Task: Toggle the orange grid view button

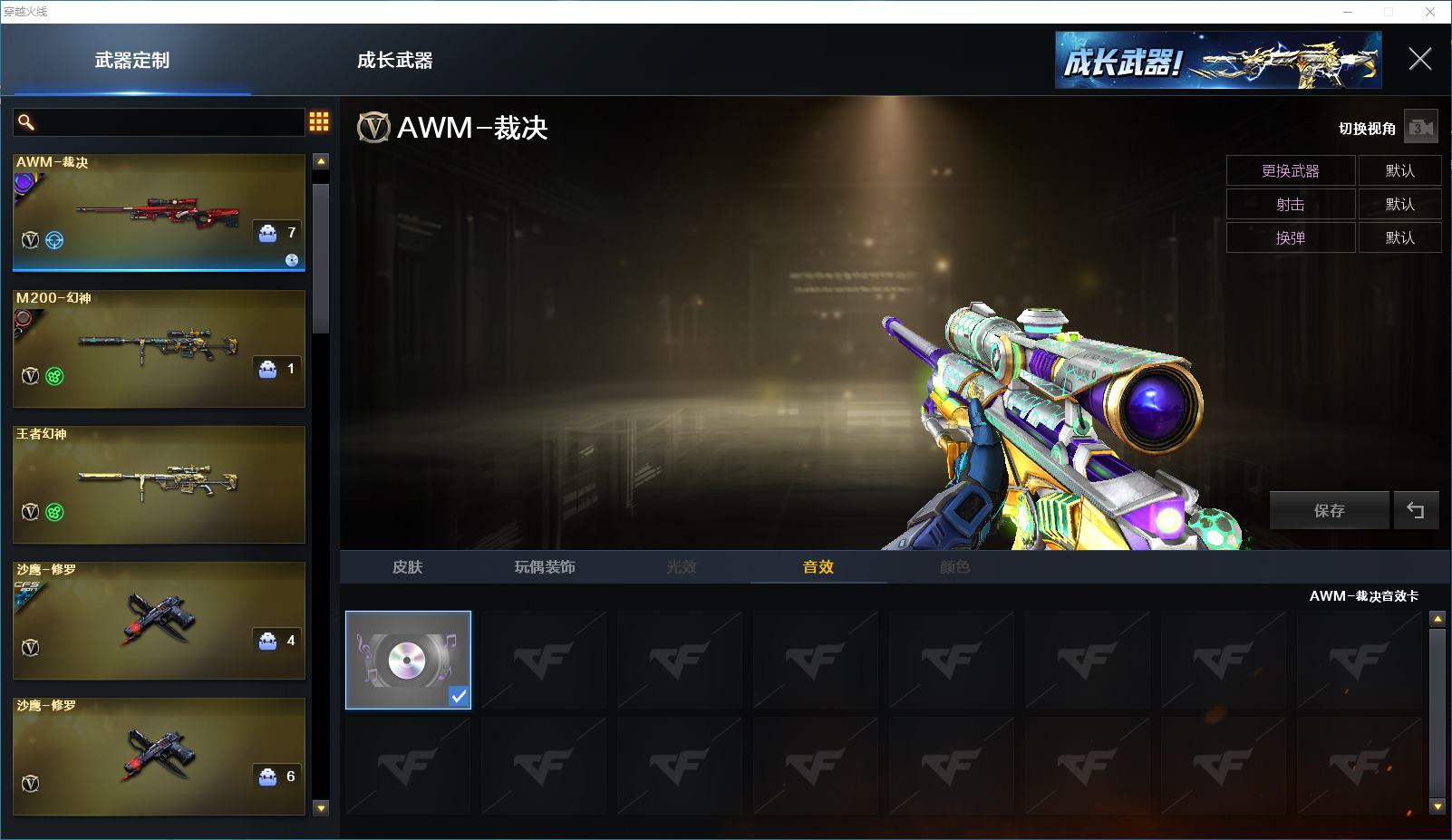Action: pyautogui.click(x=319, y=122)
